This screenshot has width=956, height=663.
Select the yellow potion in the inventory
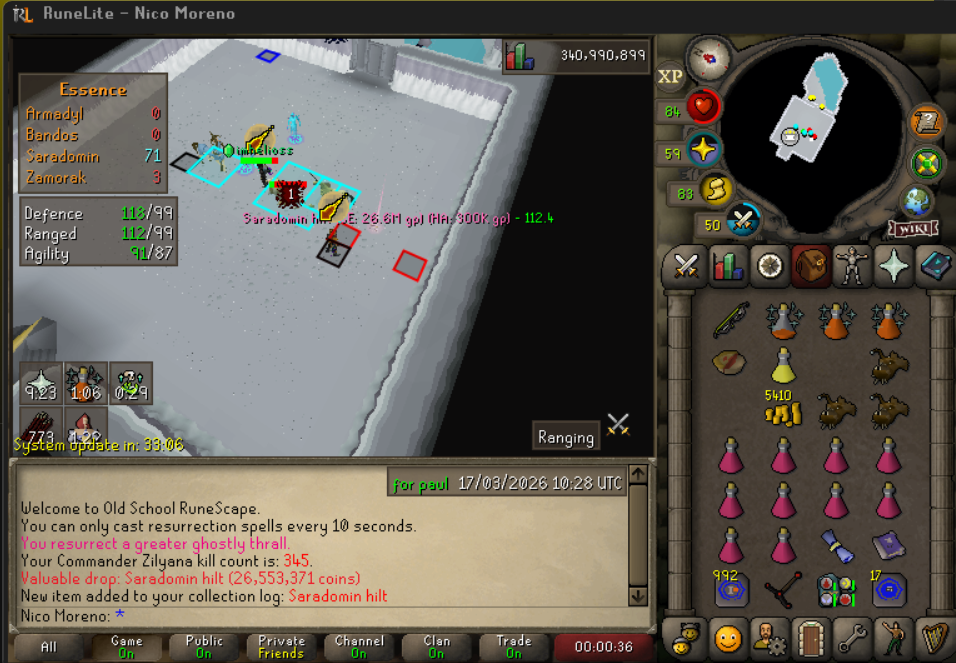[x=783, y=365]
